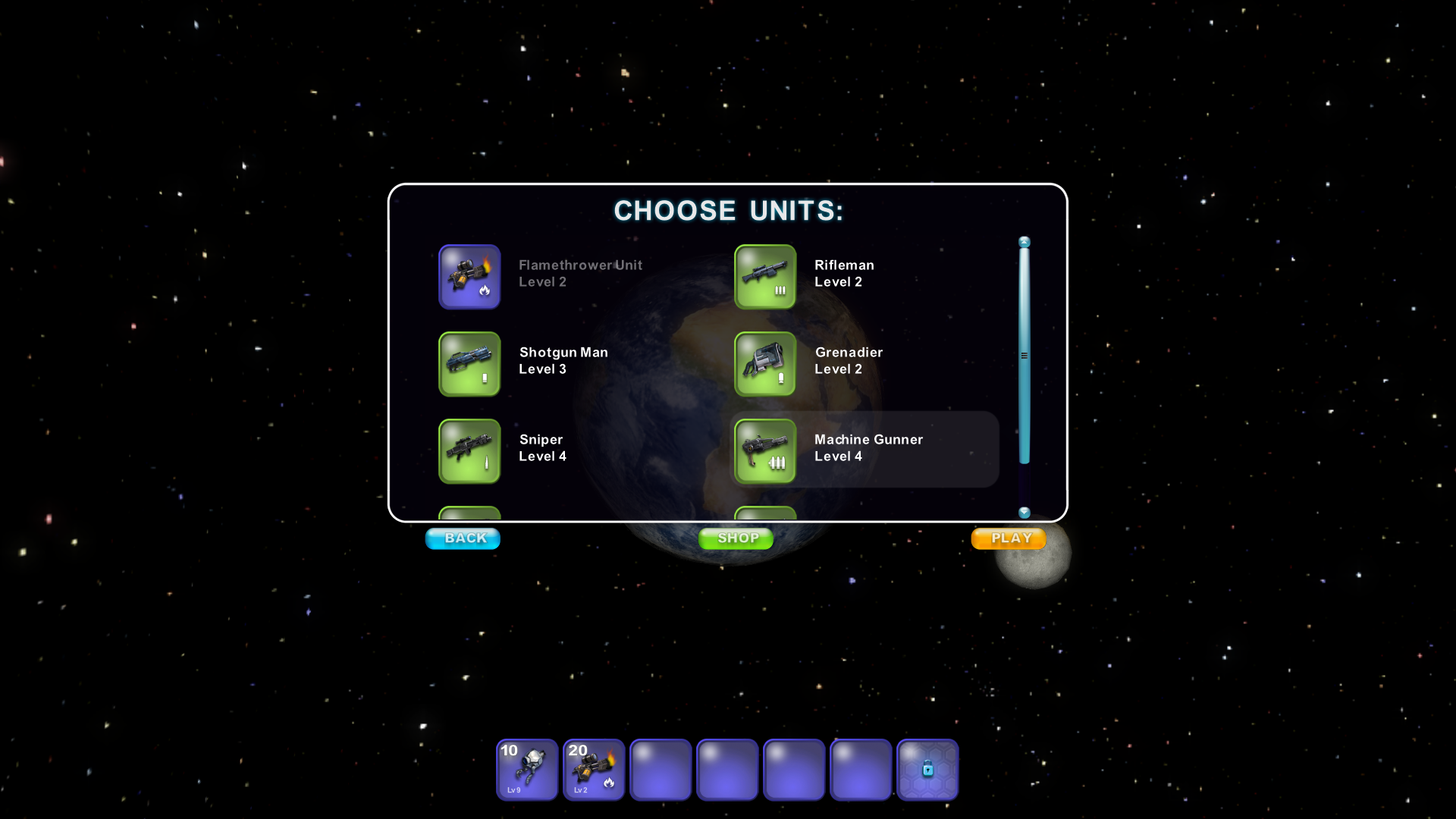Click the padlock on the locked slot

pyautogui.click(x=927, y=770)
